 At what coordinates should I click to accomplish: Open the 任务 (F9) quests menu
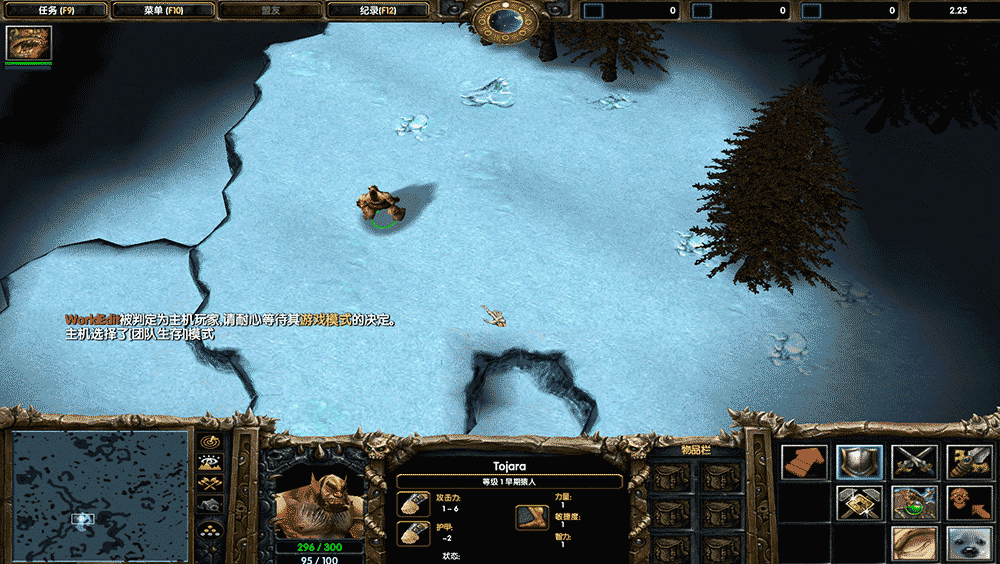point(54,10)
